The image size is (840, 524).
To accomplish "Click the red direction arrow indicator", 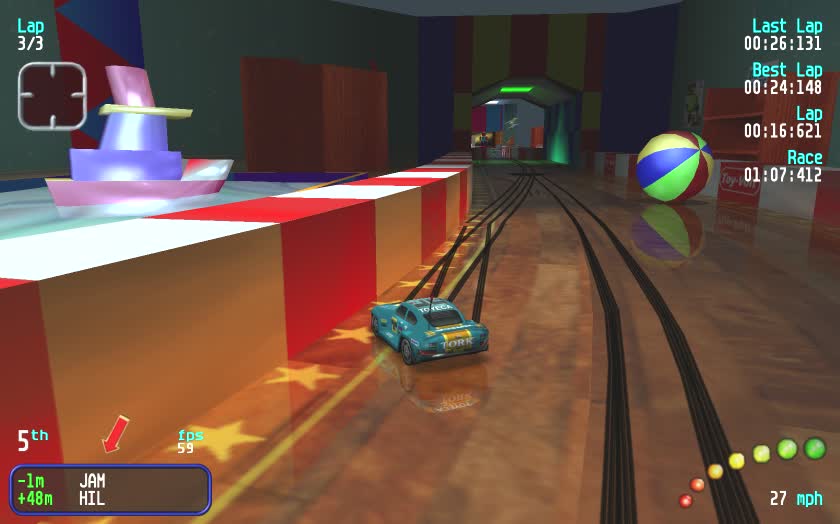I will 115,434.
